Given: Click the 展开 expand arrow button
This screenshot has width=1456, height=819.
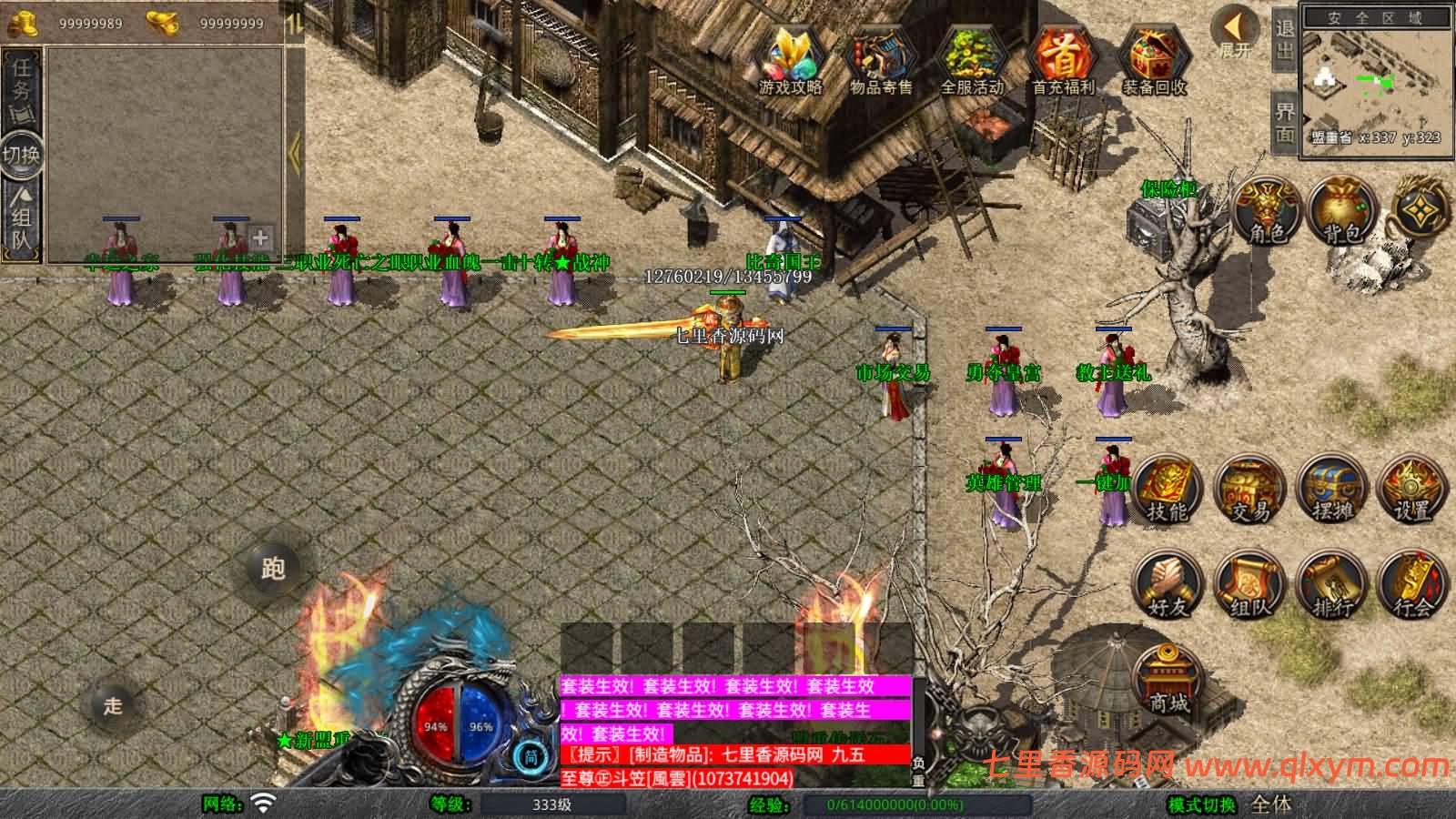Looking at the screenshot, I should tap(1235, 32).
